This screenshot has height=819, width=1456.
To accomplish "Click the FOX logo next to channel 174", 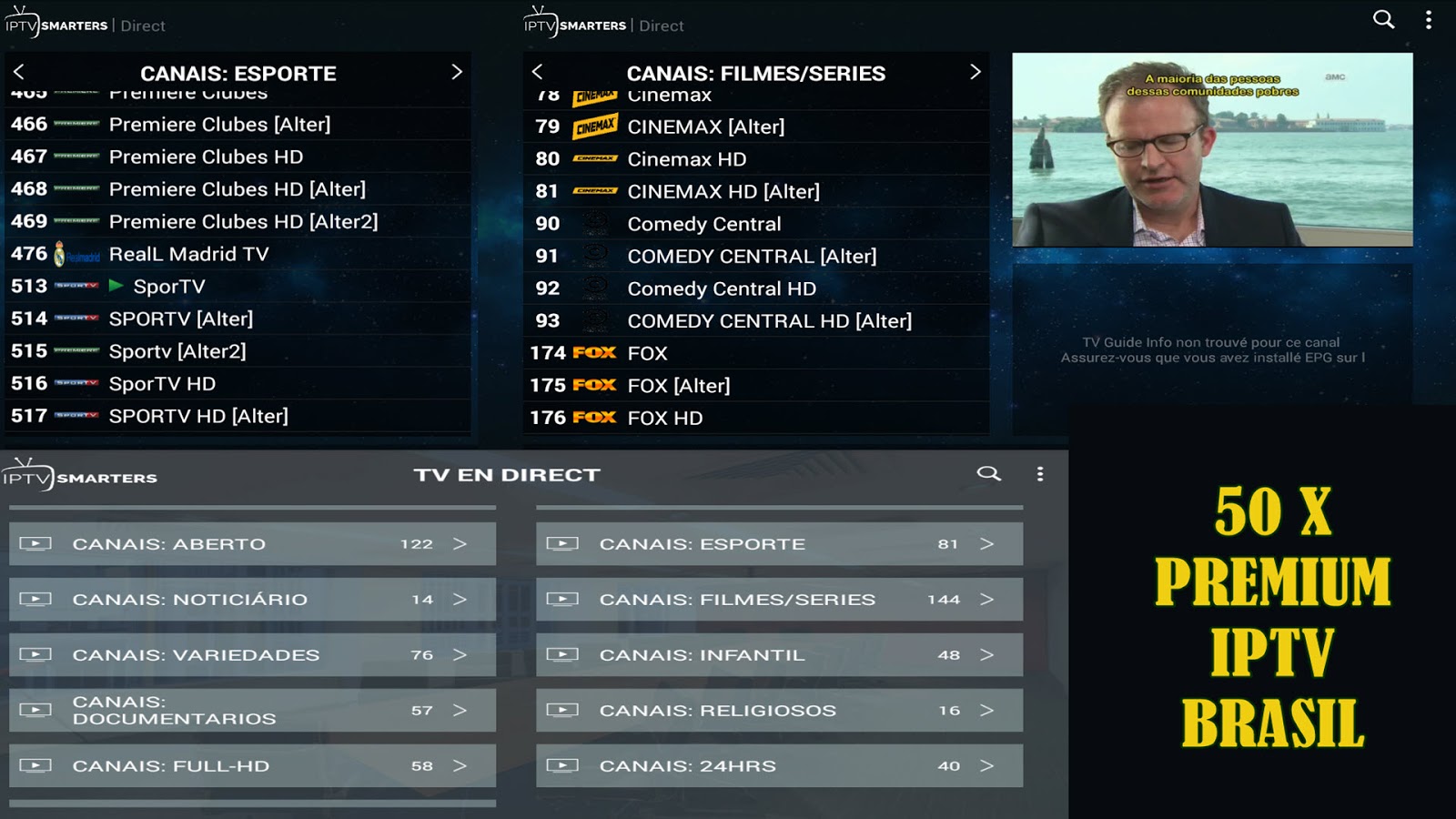I will click(x=596, y=353).
